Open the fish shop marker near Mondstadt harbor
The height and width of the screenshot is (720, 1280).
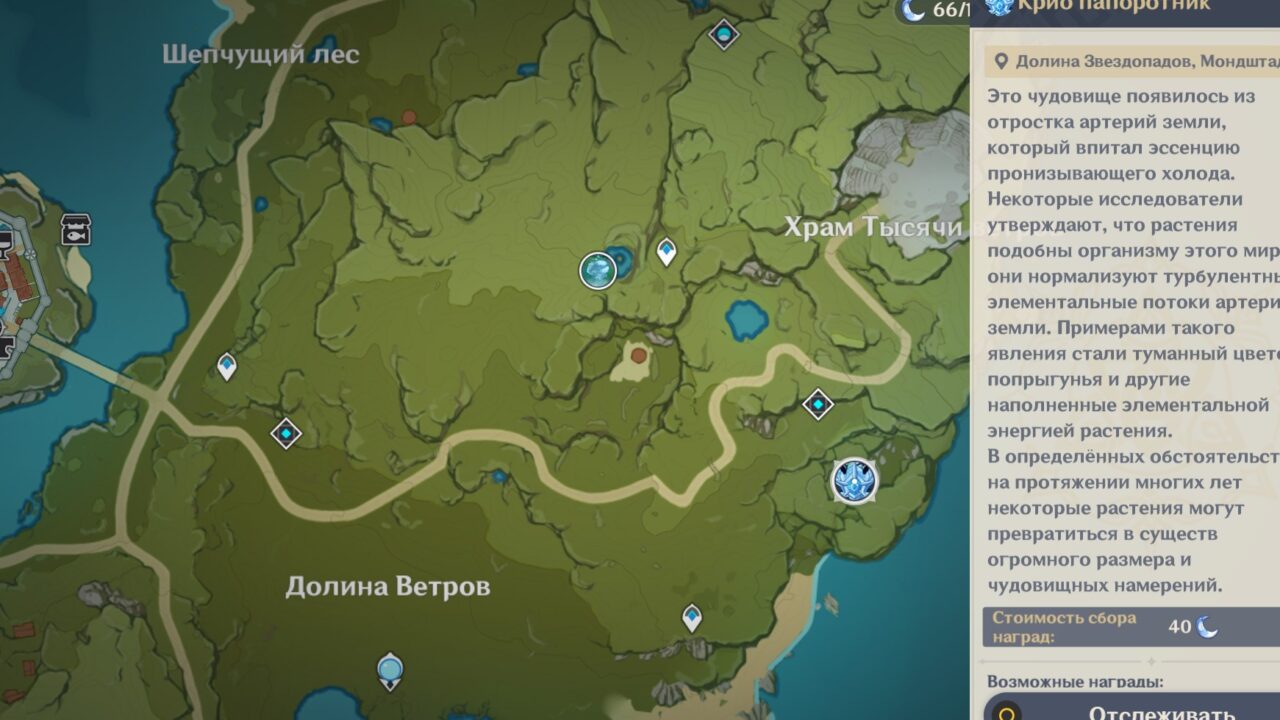(75, 230)
